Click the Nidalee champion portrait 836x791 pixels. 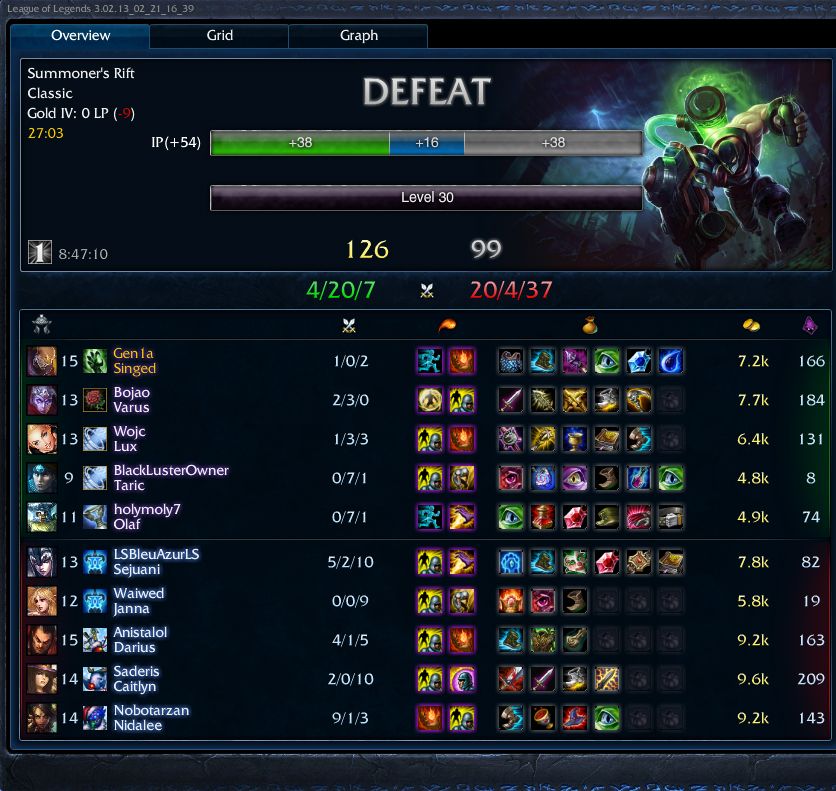[x=42, y=718]
